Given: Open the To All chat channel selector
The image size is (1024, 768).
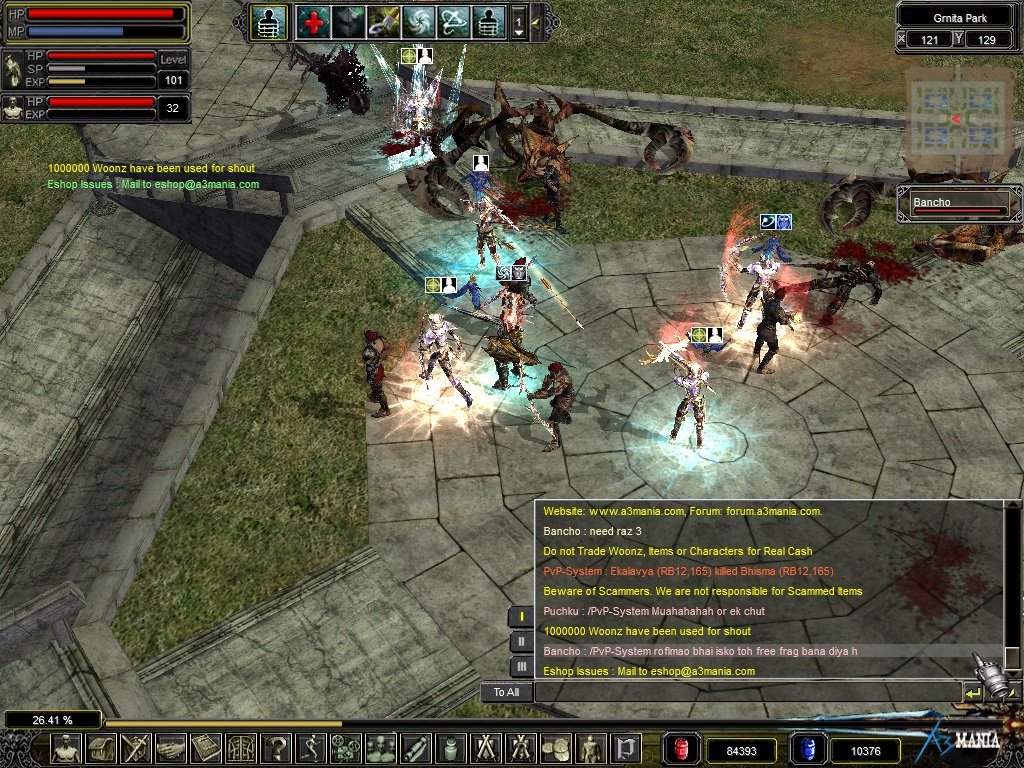Looking at the screenshot, I should point(506,692).
